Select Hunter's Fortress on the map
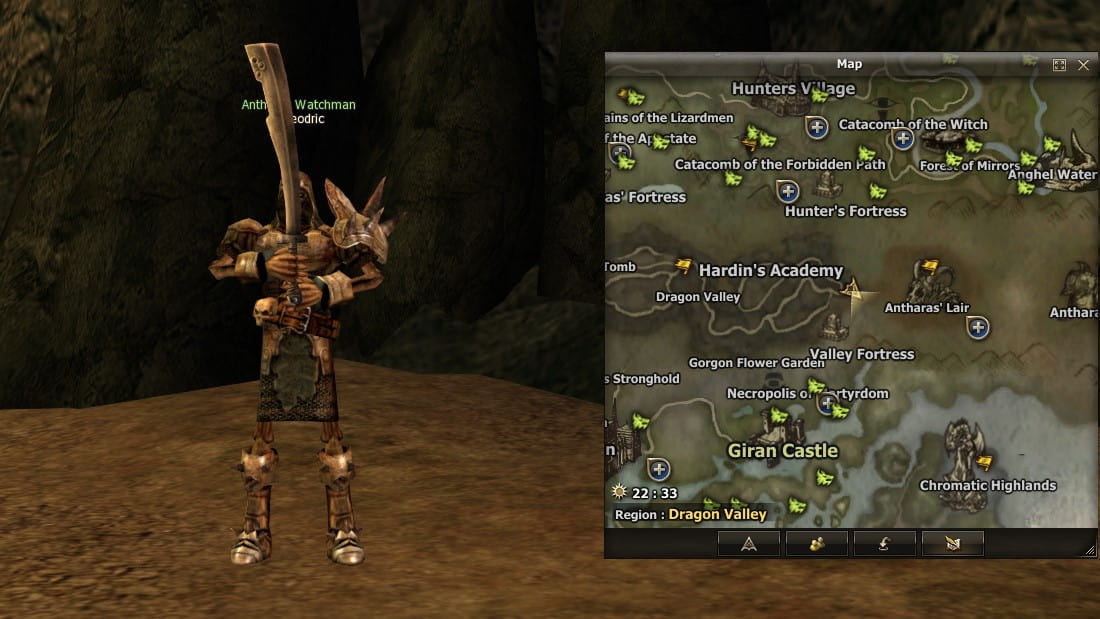Screen dimensions: 1100x619 (x=828, y=185)
